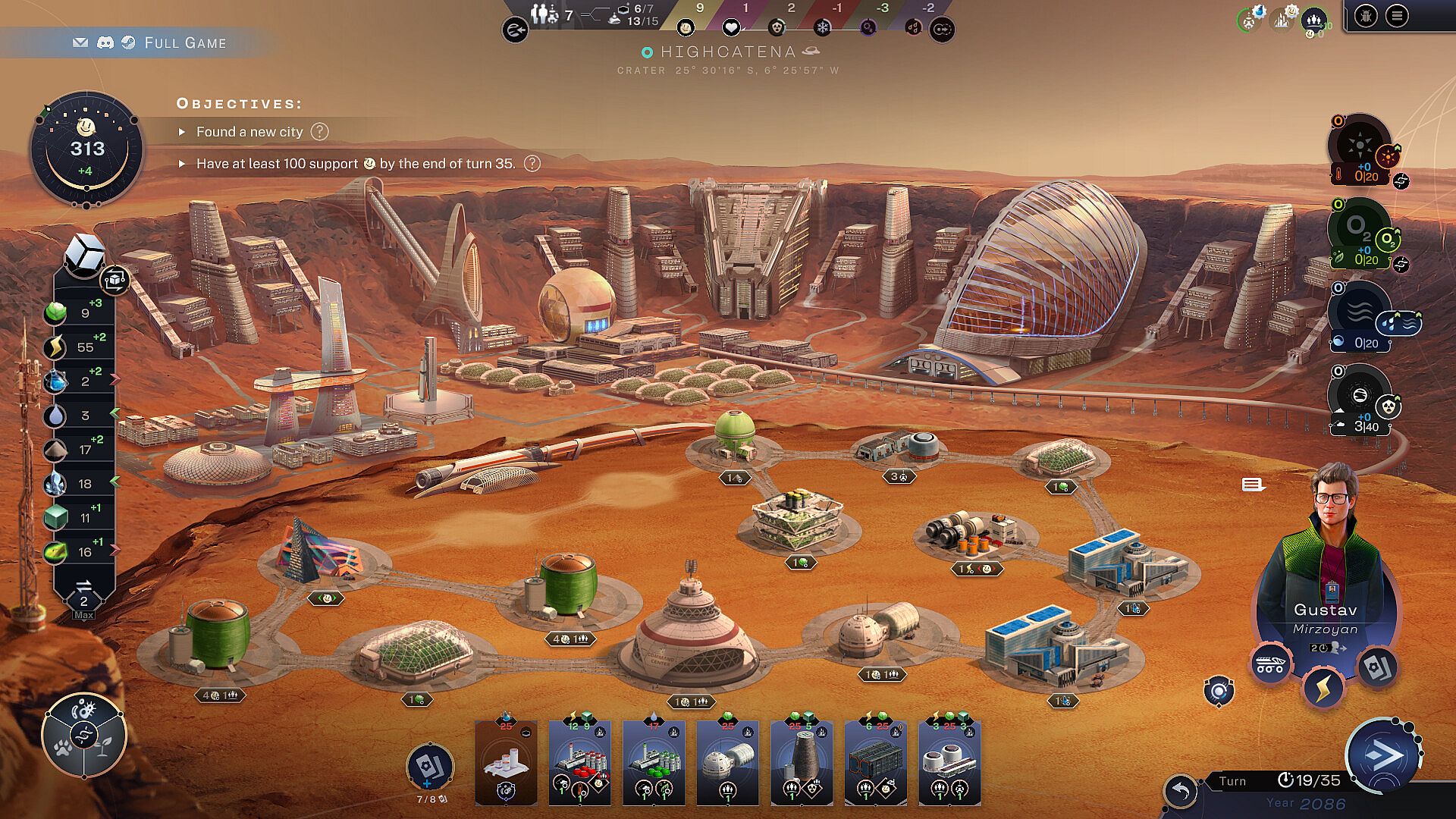Show help for 'Found a new city' objective
Viewport: 1456px width, 819px height.
pos(320,132)
